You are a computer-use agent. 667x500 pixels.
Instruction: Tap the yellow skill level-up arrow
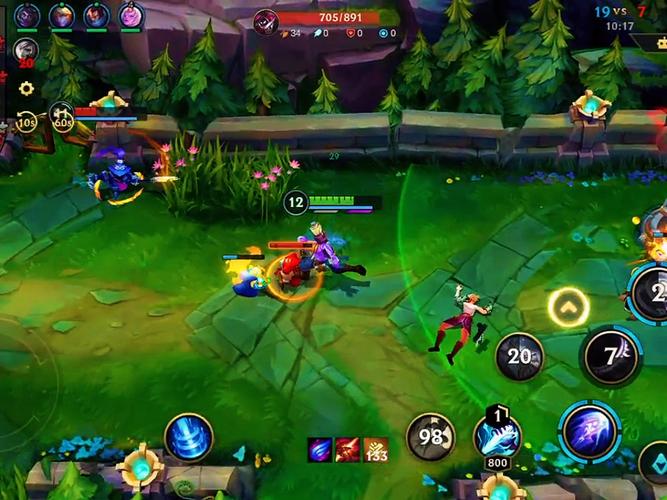pyautogui.click(x=567, y=307)
